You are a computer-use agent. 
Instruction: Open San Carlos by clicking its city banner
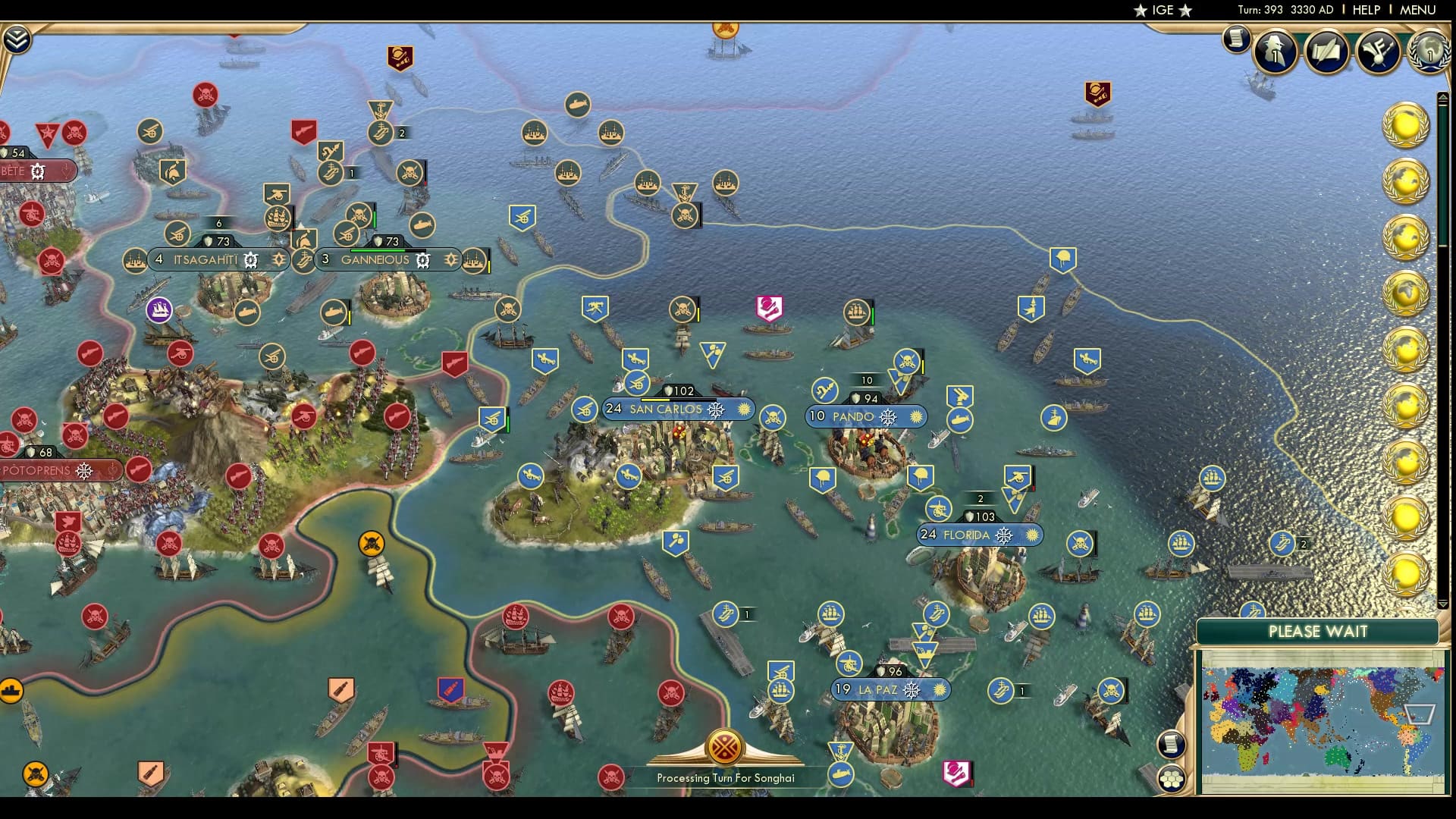tap(666, 409)
